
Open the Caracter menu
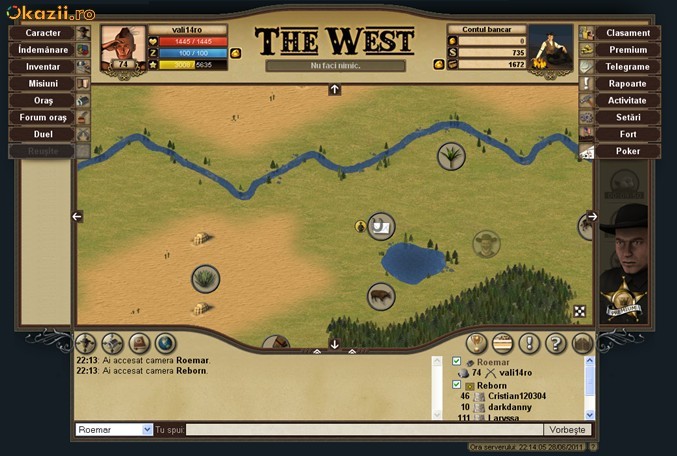tap(43, 33)
